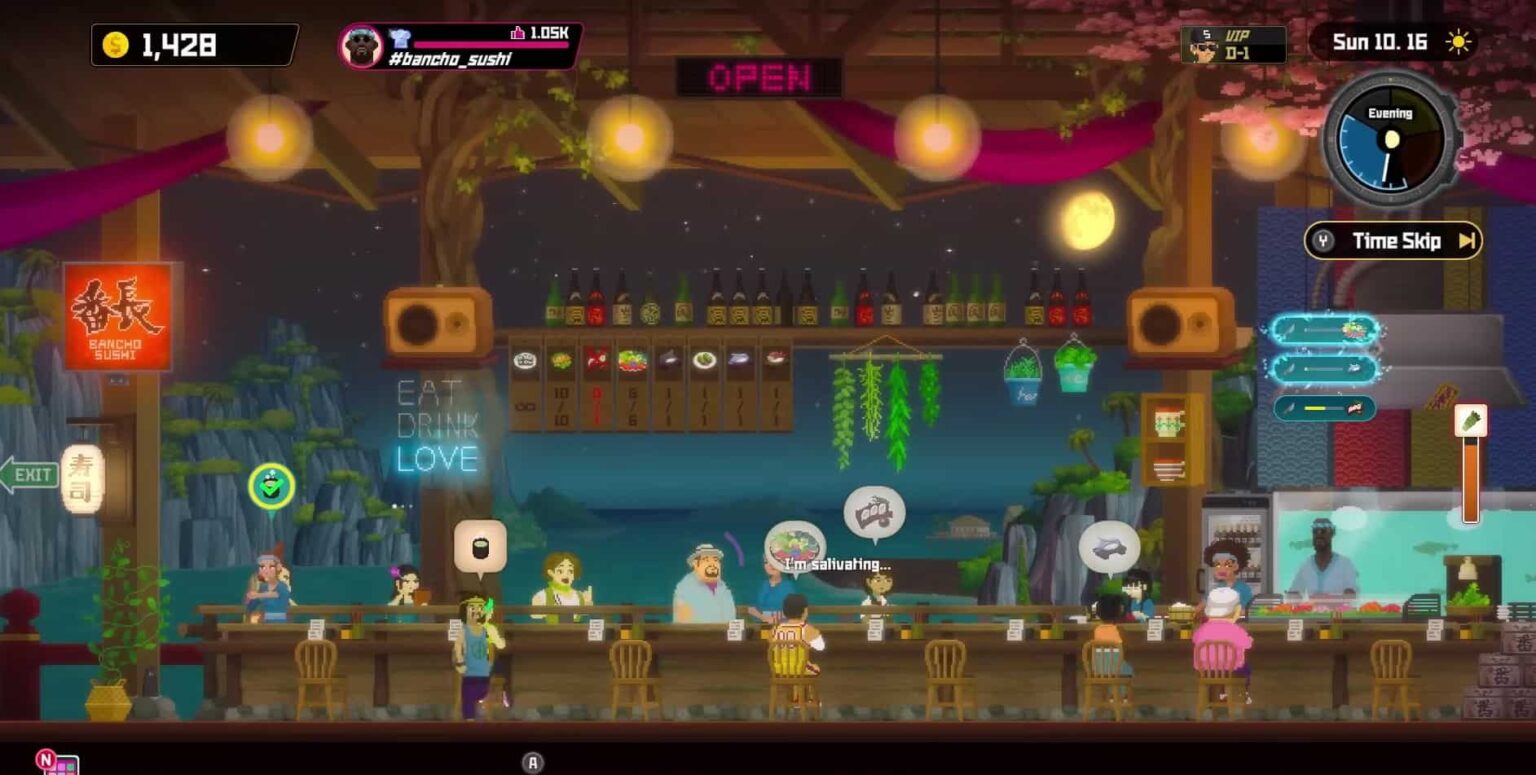
Task: Open the #bancho_sushi follower panel
Action: point(460,46)
